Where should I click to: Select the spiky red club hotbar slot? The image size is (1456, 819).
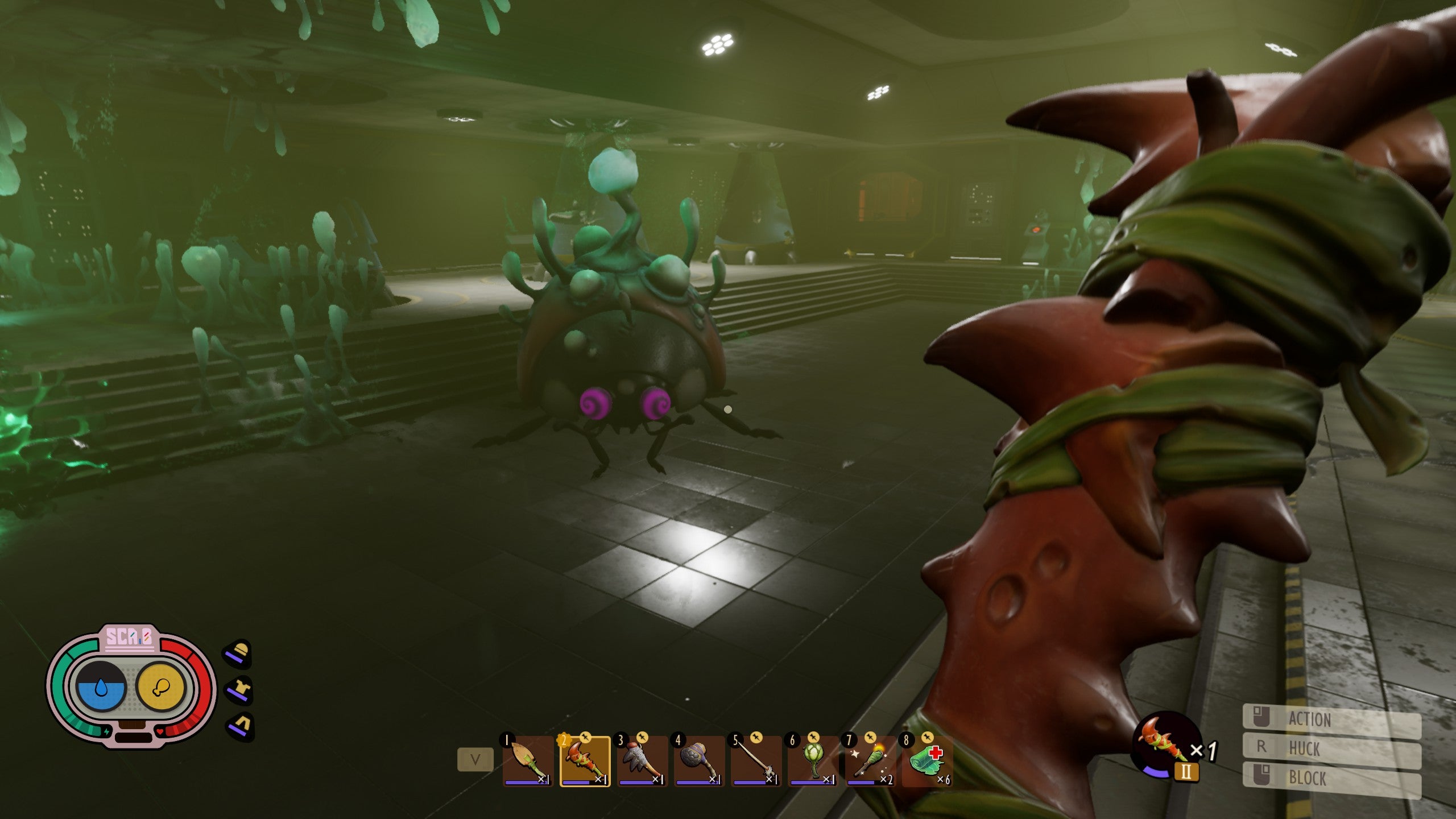tap(585, 761)
